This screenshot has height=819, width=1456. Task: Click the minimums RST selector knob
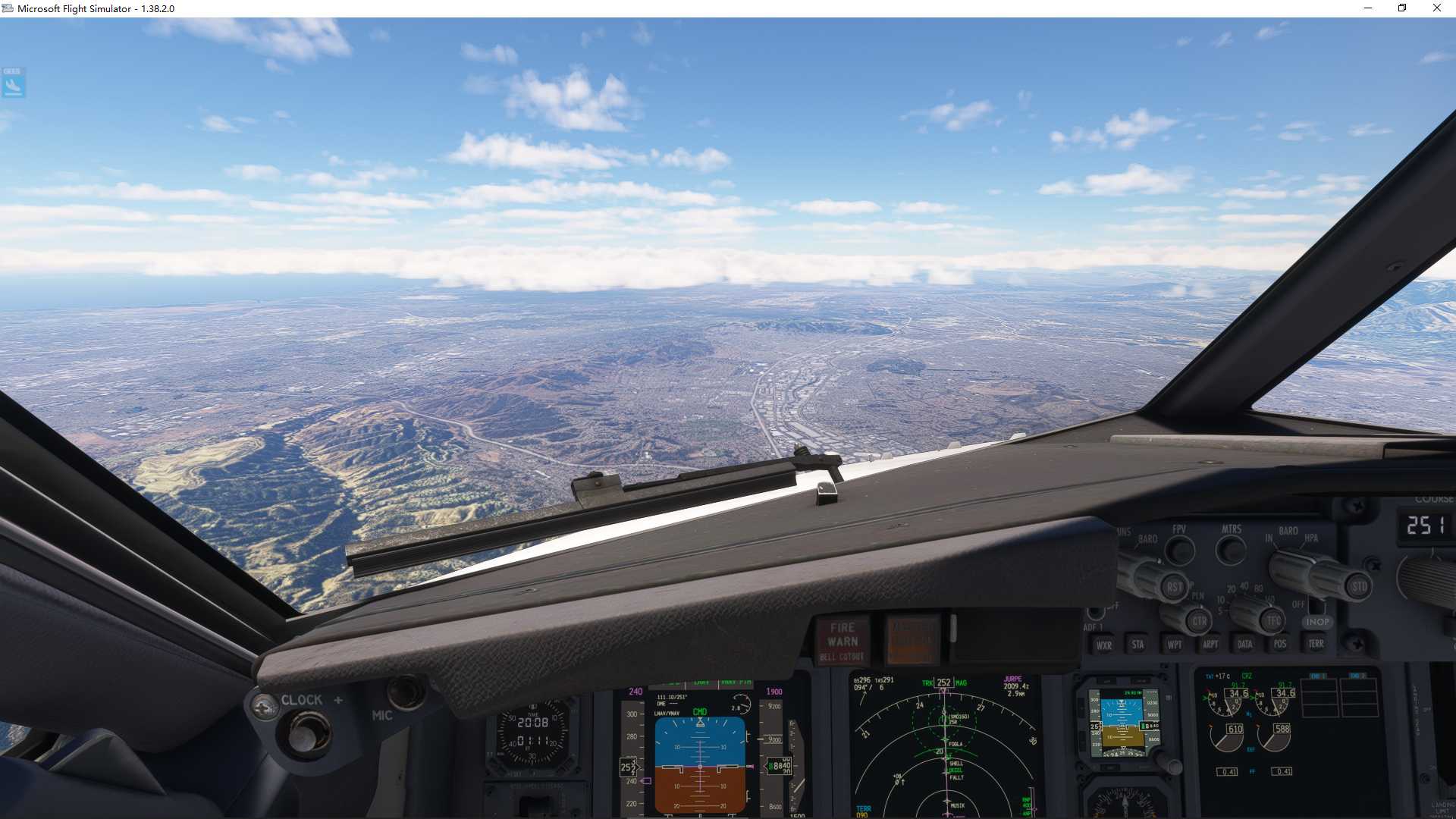point(1174,587)
